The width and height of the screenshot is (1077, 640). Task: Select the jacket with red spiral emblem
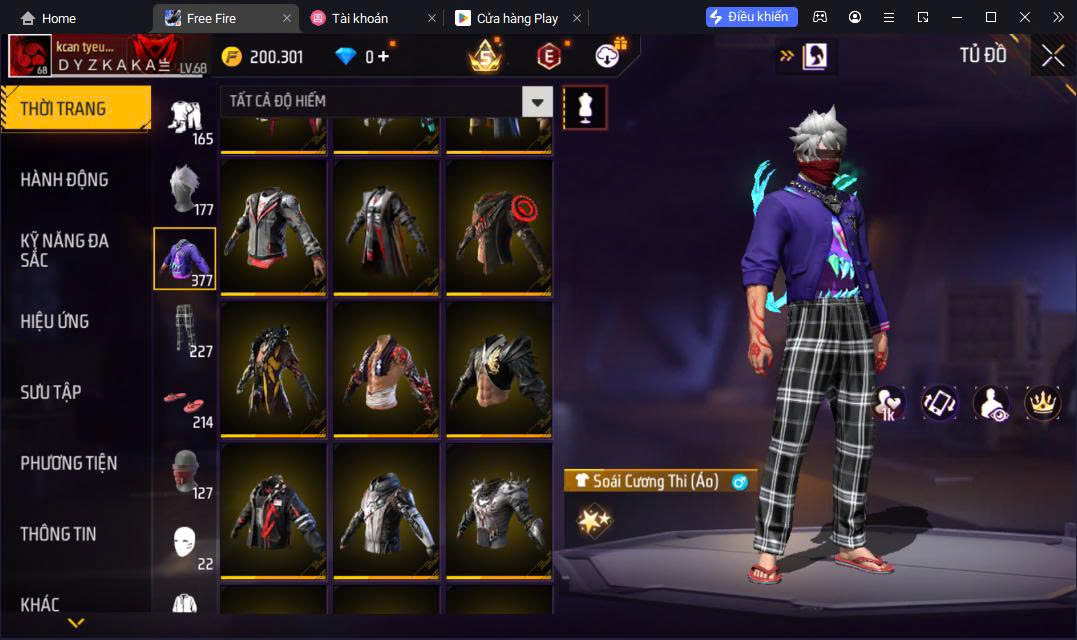click(x=498, y=225)
